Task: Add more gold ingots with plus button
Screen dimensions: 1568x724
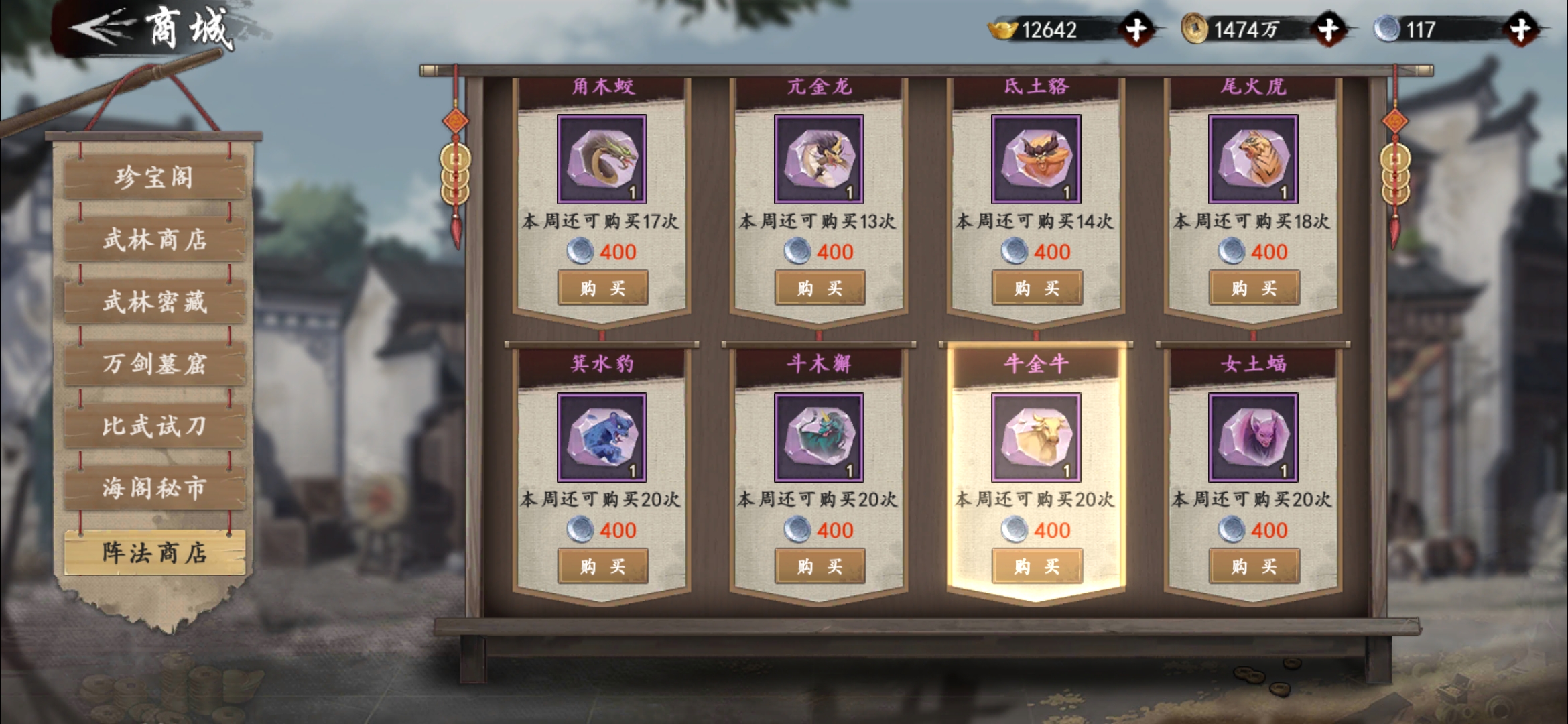Action: pyautogui.click(x=1136, y=29)
